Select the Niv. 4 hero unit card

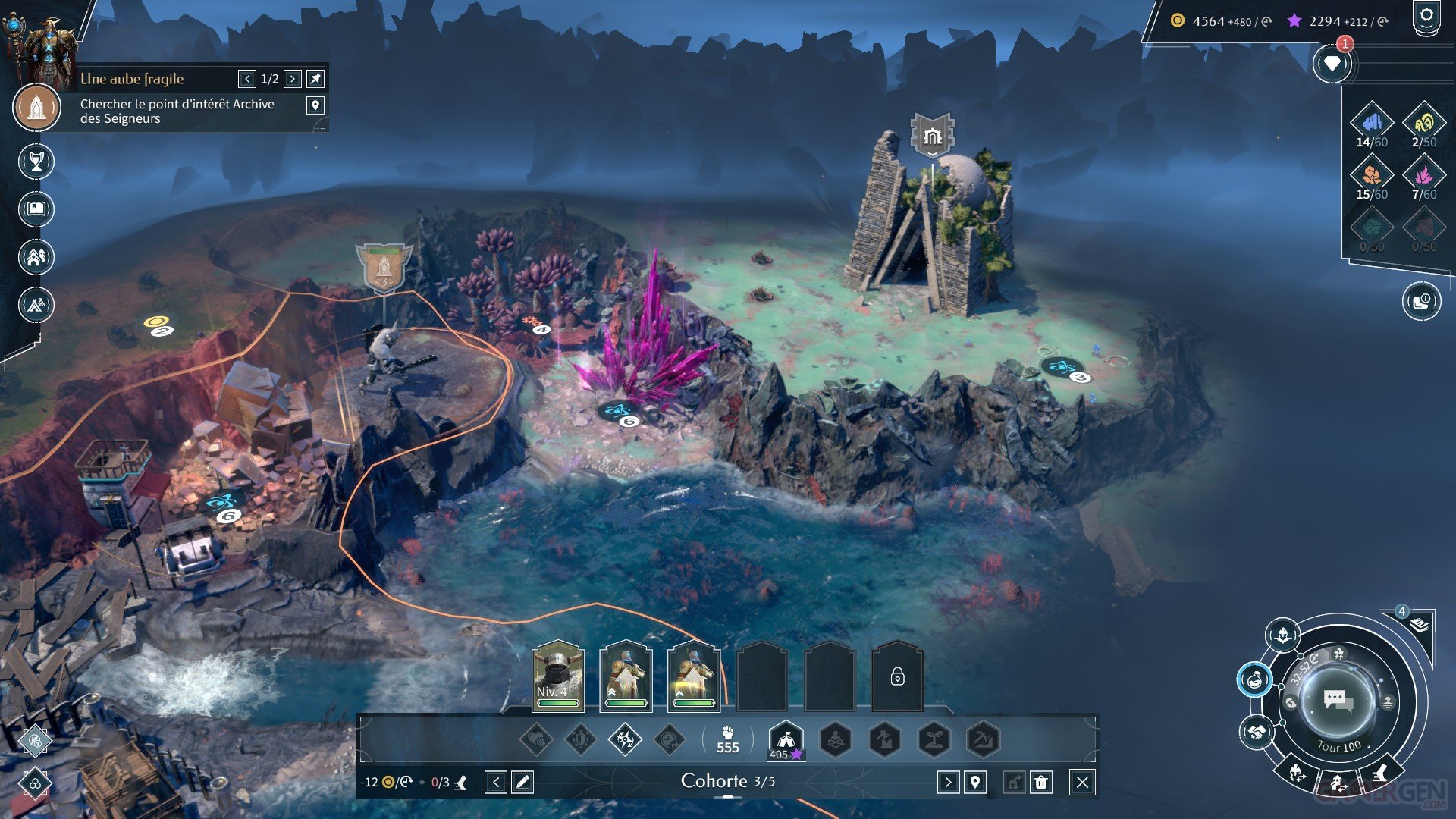[x=558, y=676]
